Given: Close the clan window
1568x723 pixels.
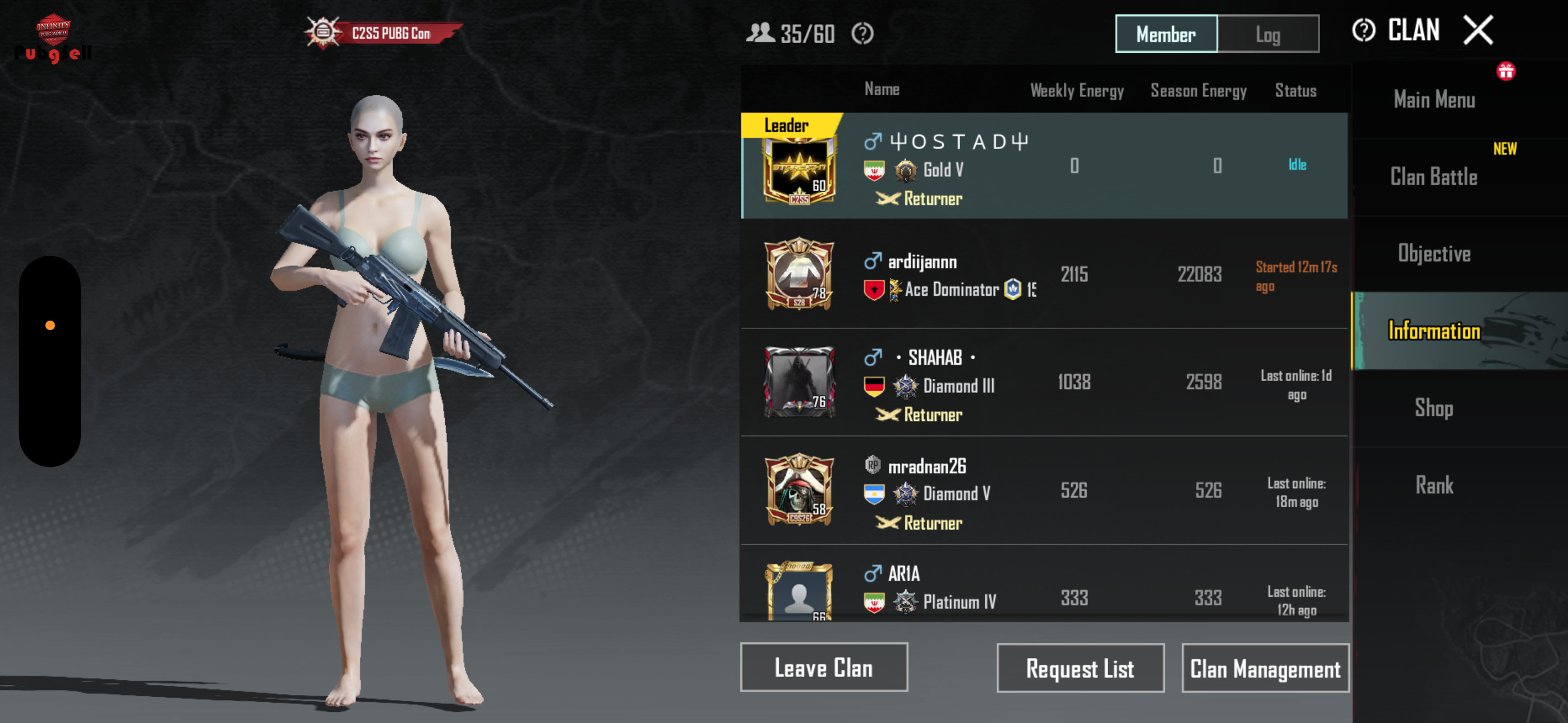Looking at the screenshot, I should point(1478,30).
